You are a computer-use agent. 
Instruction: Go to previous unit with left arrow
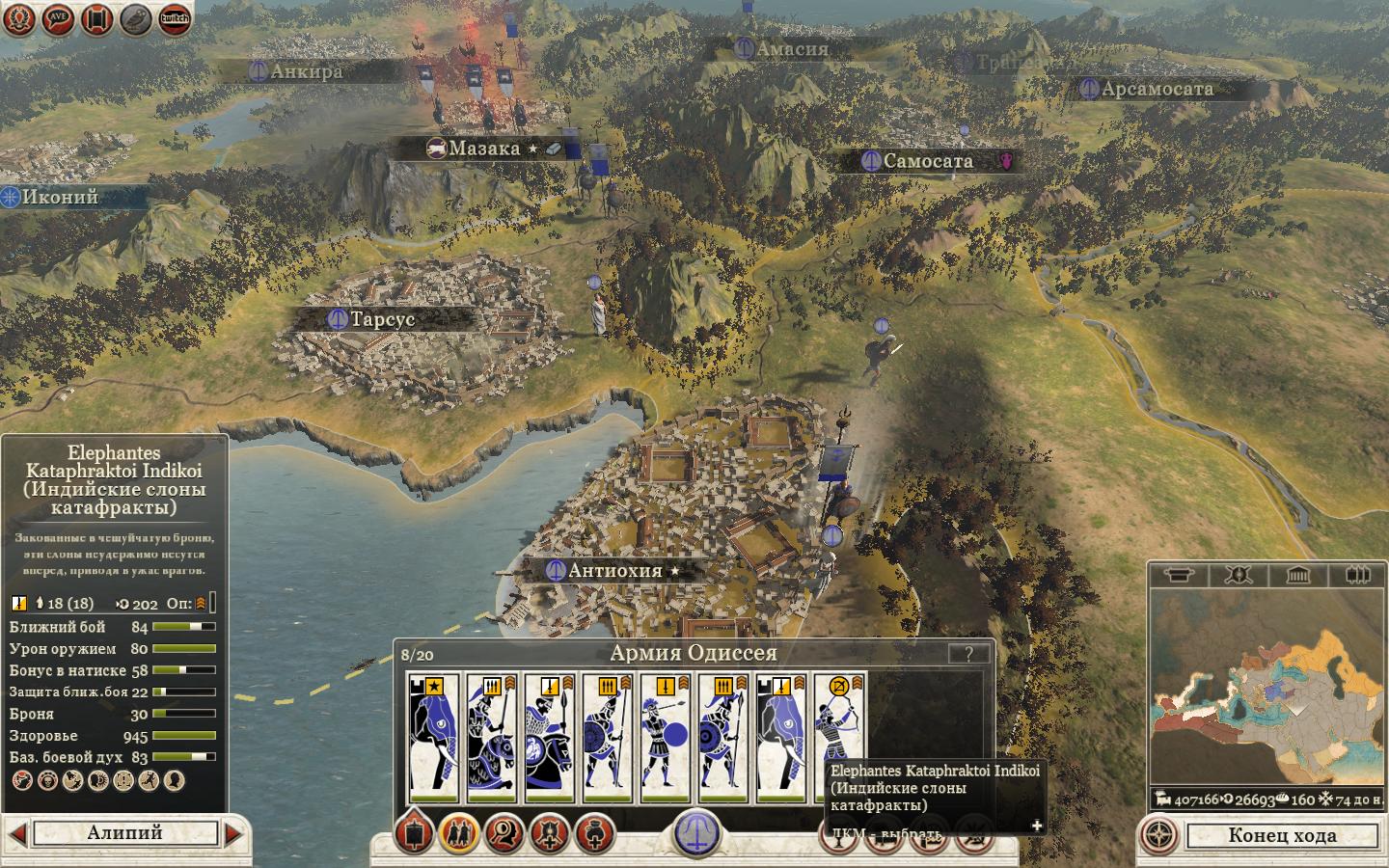[17, 832]
